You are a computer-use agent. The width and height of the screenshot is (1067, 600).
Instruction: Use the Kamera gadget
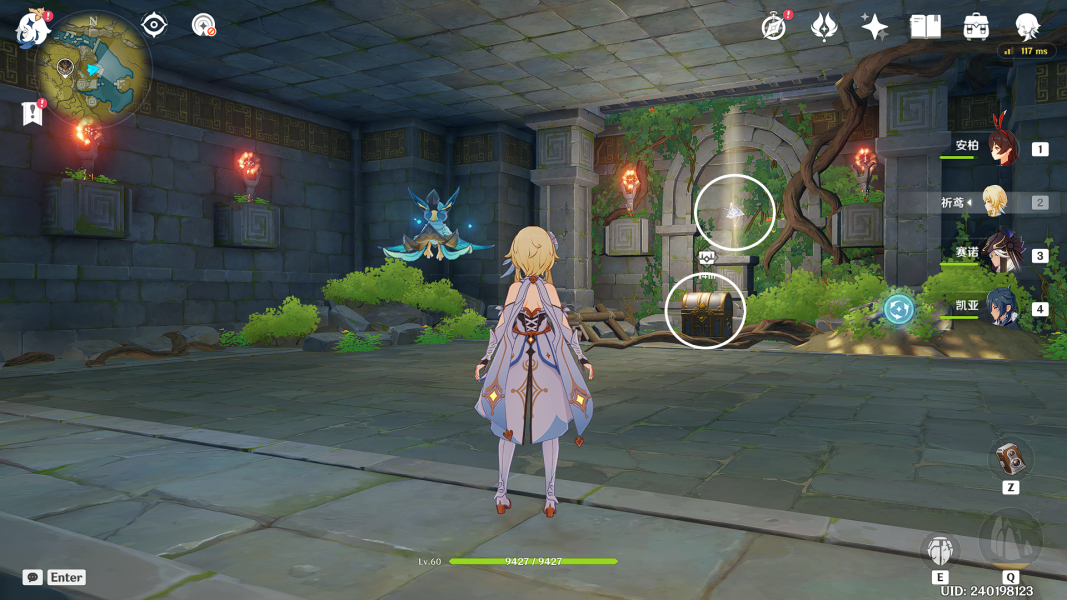pos(1010,459)
